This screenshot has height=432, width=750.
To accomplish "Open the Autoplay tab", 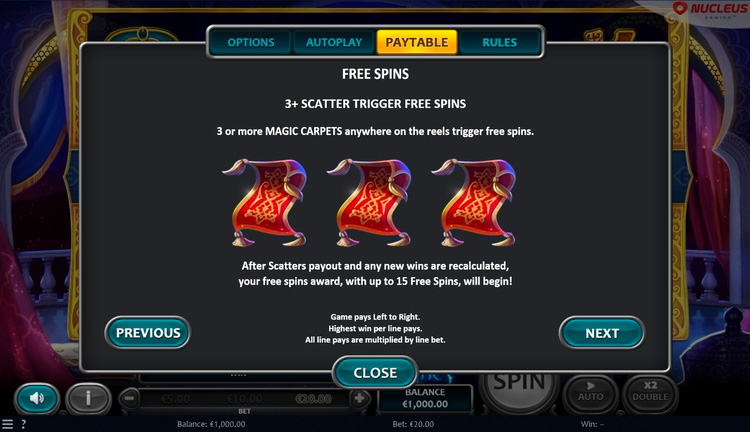I will click(x=333, y=42).
